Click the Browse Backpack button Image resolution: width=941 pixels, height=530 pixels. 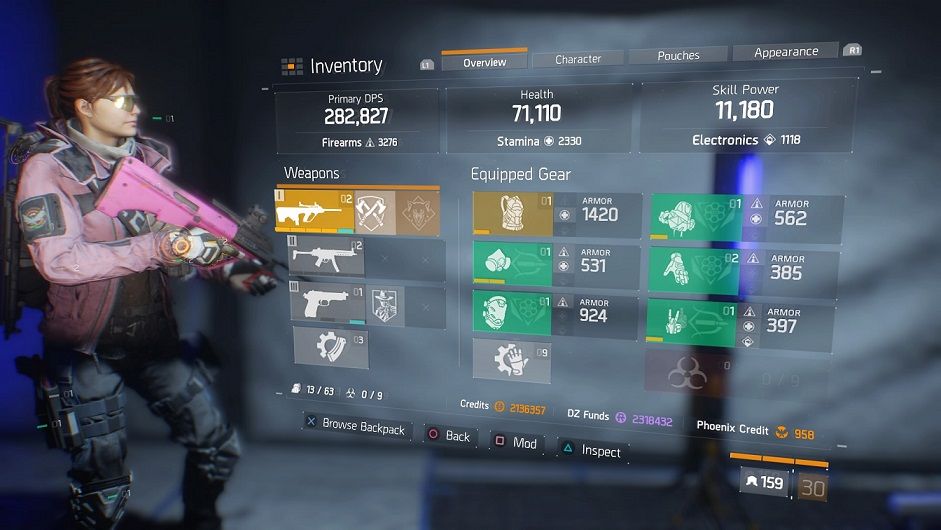(x=356, y=427)
